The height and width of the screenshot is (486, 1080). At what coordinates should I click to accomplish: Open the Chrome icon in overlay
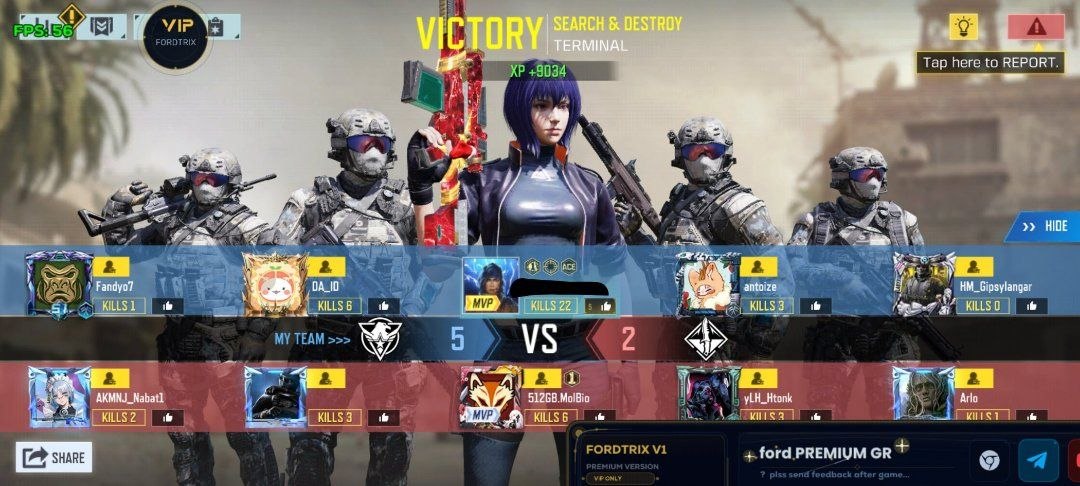click(989, 460)
